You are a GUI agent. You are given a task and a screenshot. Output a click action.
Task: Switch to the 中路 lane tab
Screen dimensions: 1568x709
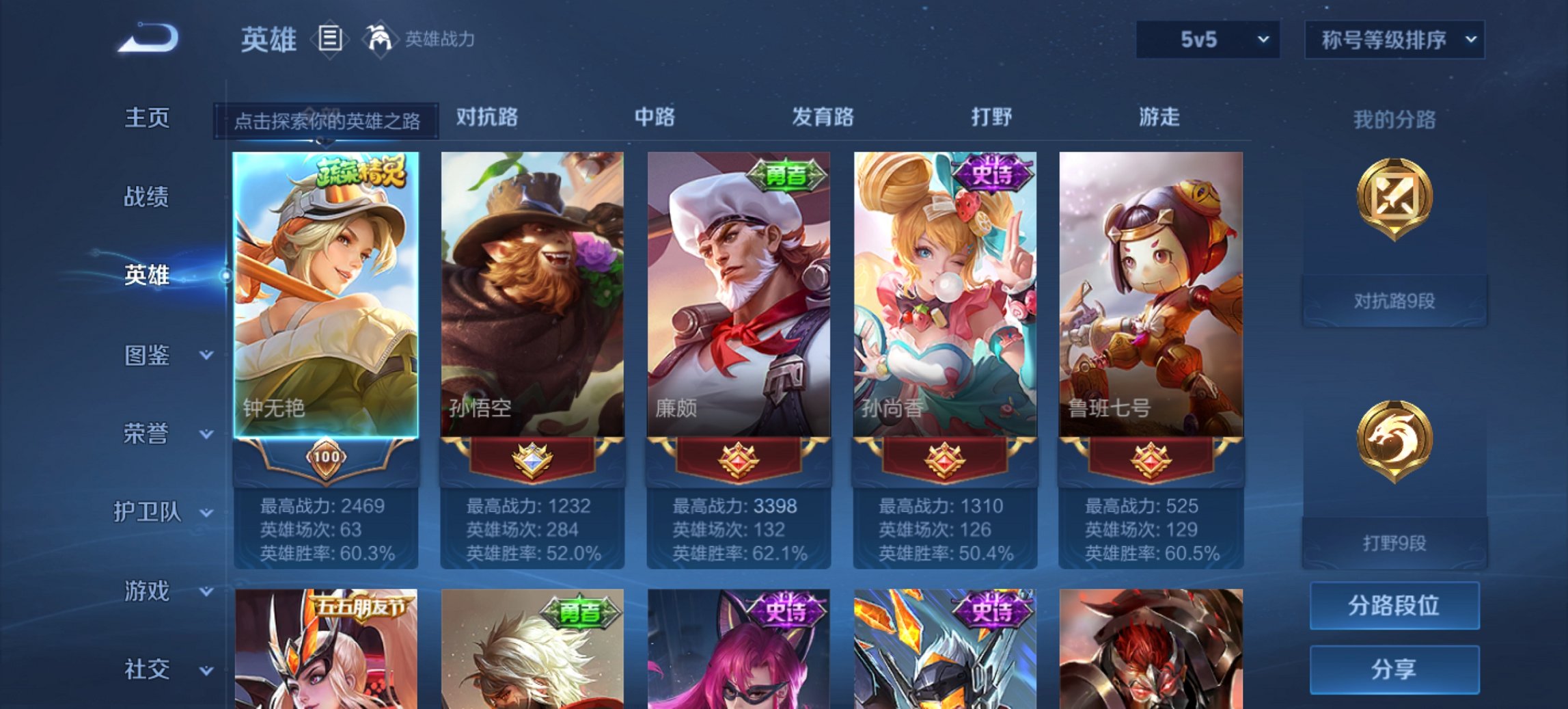click(655, 117)
